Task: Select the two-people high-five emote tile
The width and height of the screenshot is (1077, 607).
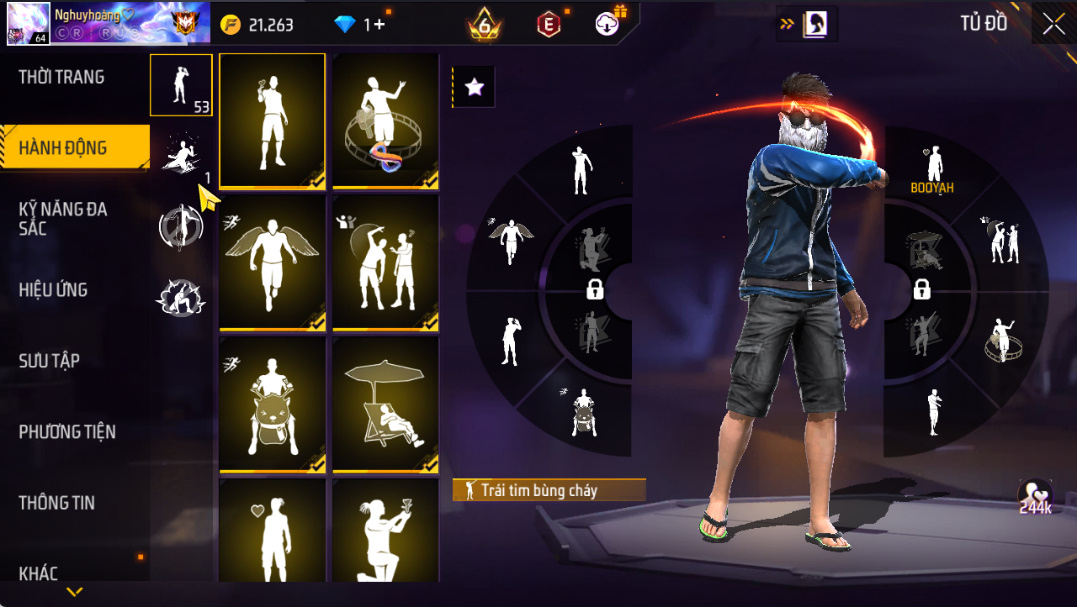Action: coord(386,262)
